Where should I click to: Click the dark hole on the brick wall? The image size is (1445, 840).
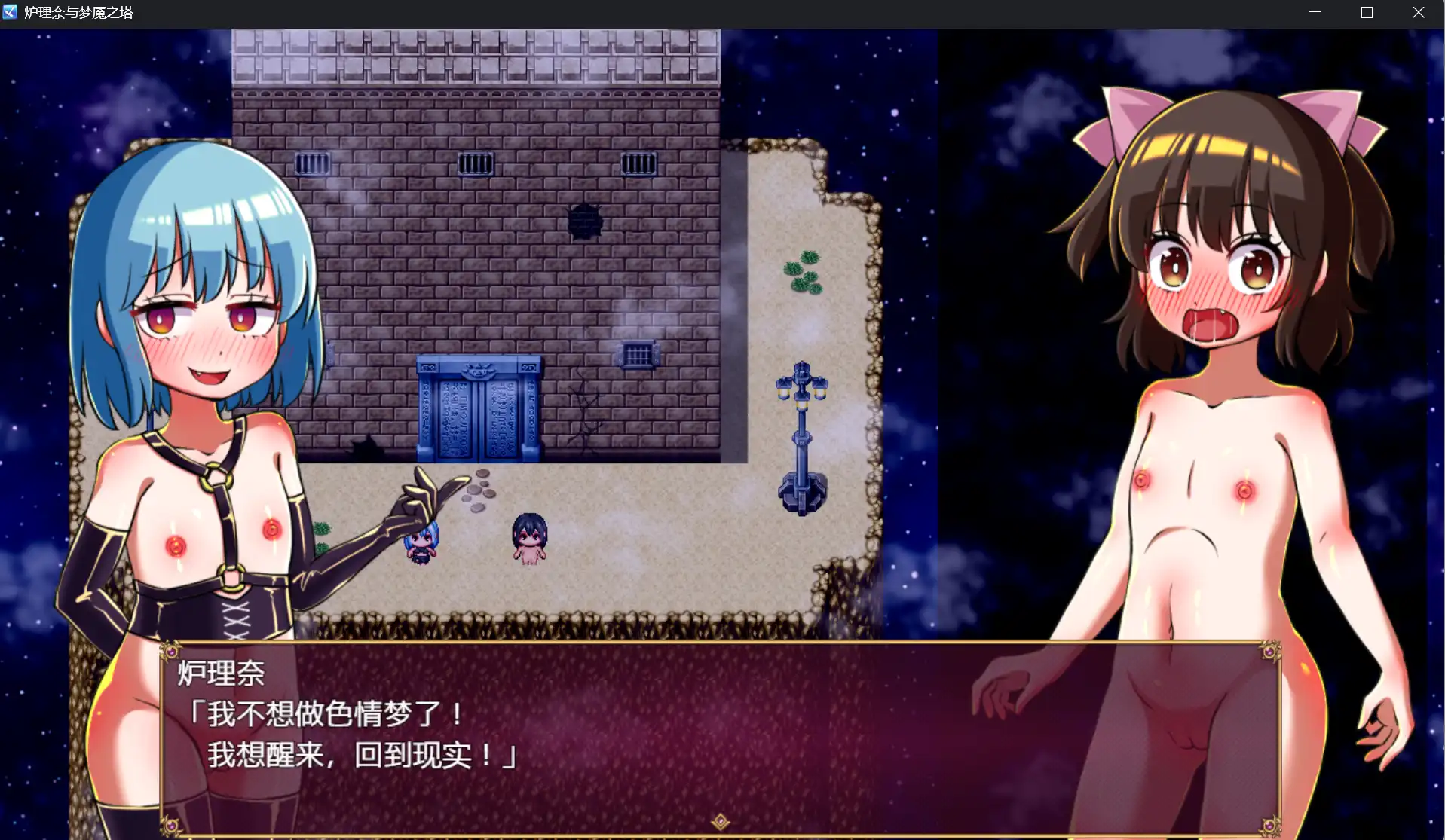pos(587,222)
